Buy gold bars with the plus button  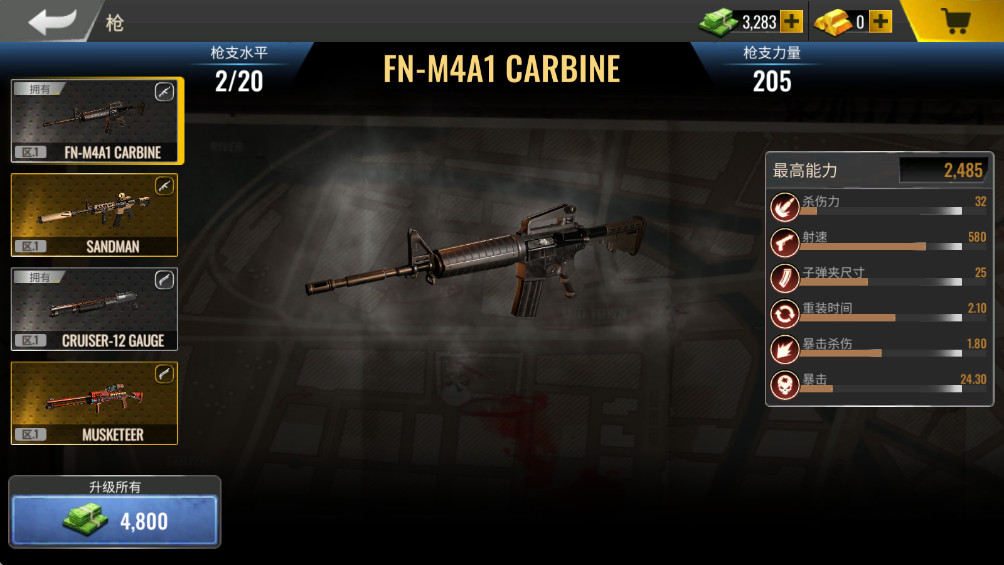coord(880,21)
